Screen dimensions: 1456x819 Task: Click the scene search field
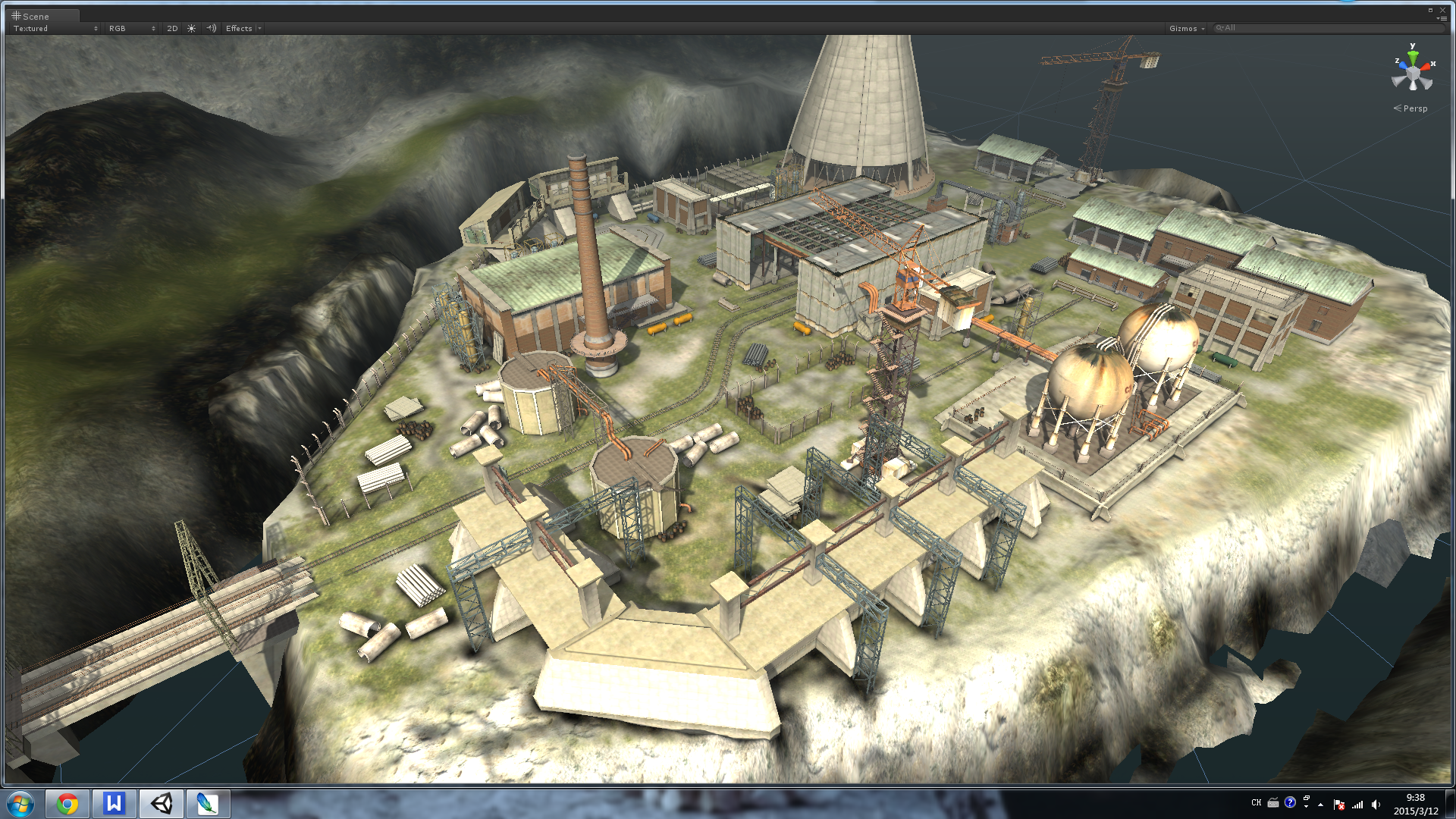point(1327,28)
